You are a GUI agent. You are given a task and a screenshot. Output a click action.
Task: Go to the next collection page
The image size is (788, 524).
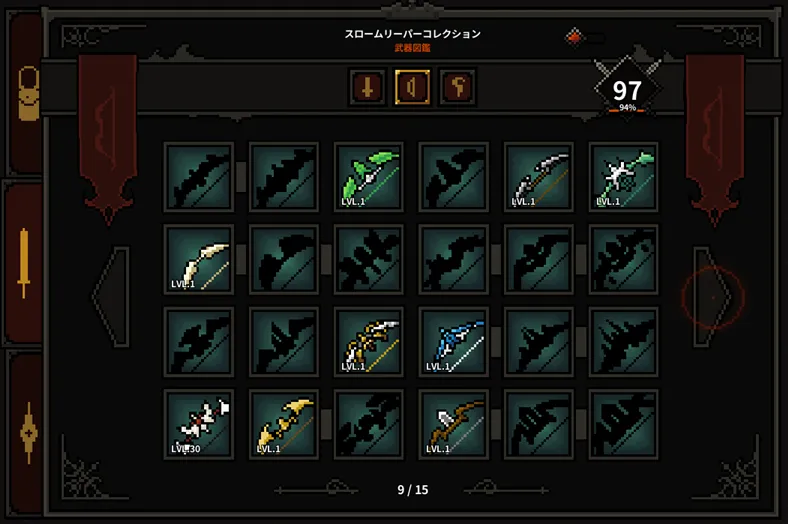pos(712,297)
